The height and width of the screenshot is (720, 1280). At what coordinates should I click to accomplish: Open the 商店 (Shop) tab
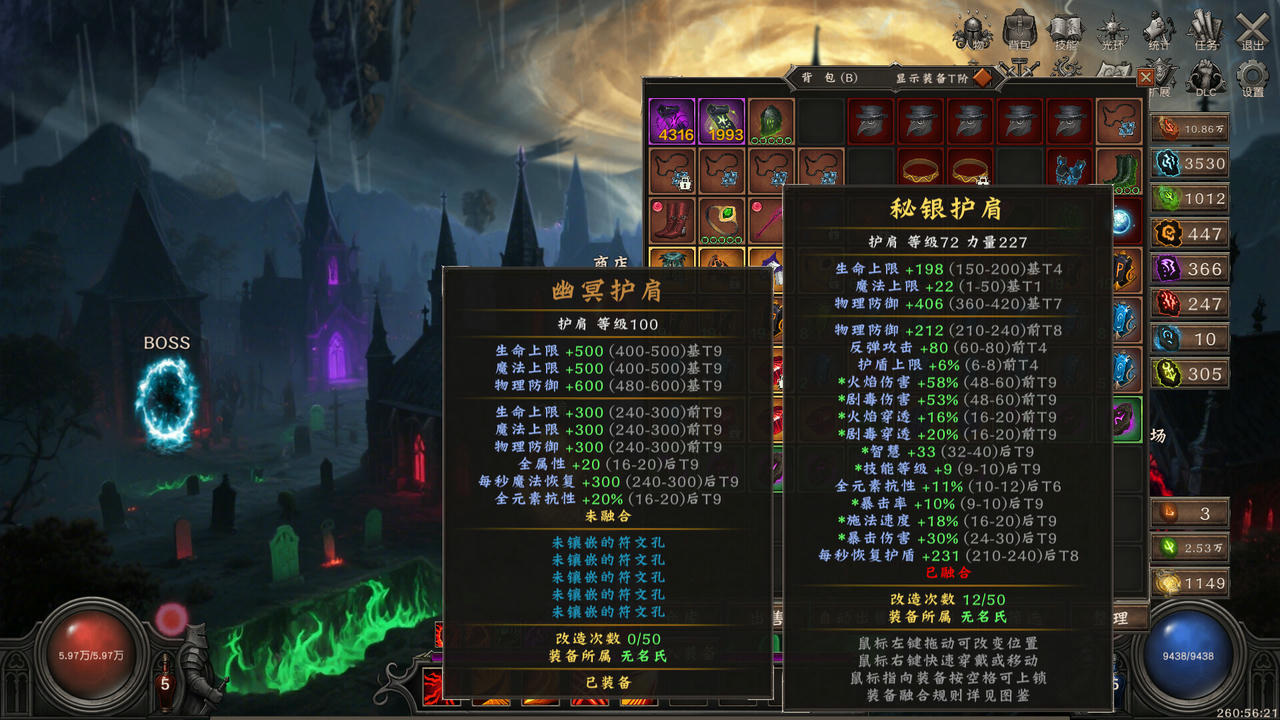pos(611,262)
